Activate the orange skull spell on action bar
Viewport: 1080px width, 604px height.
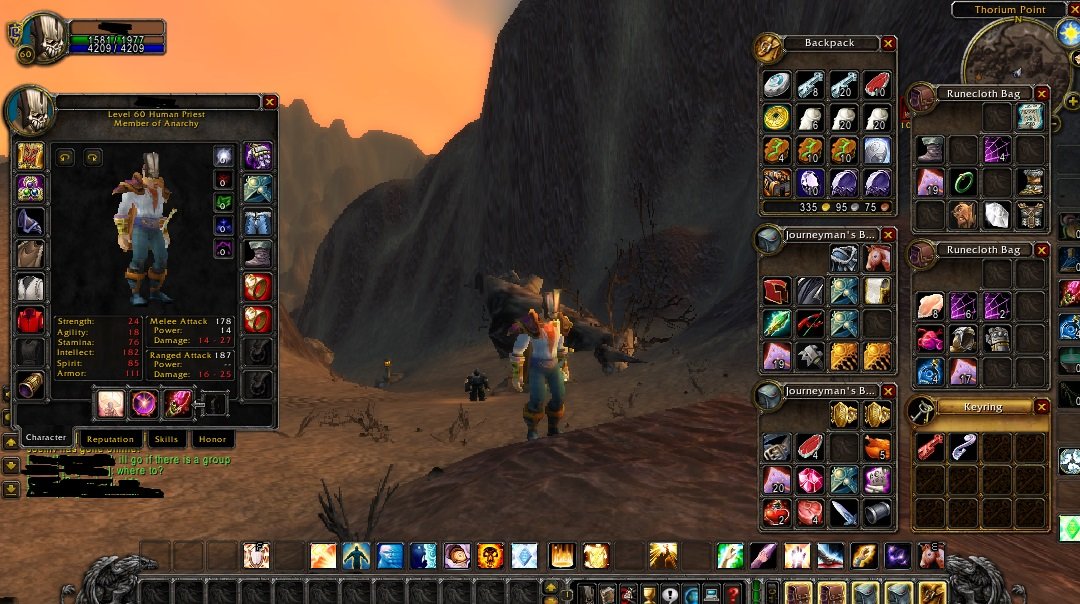(x=490, y=556)
